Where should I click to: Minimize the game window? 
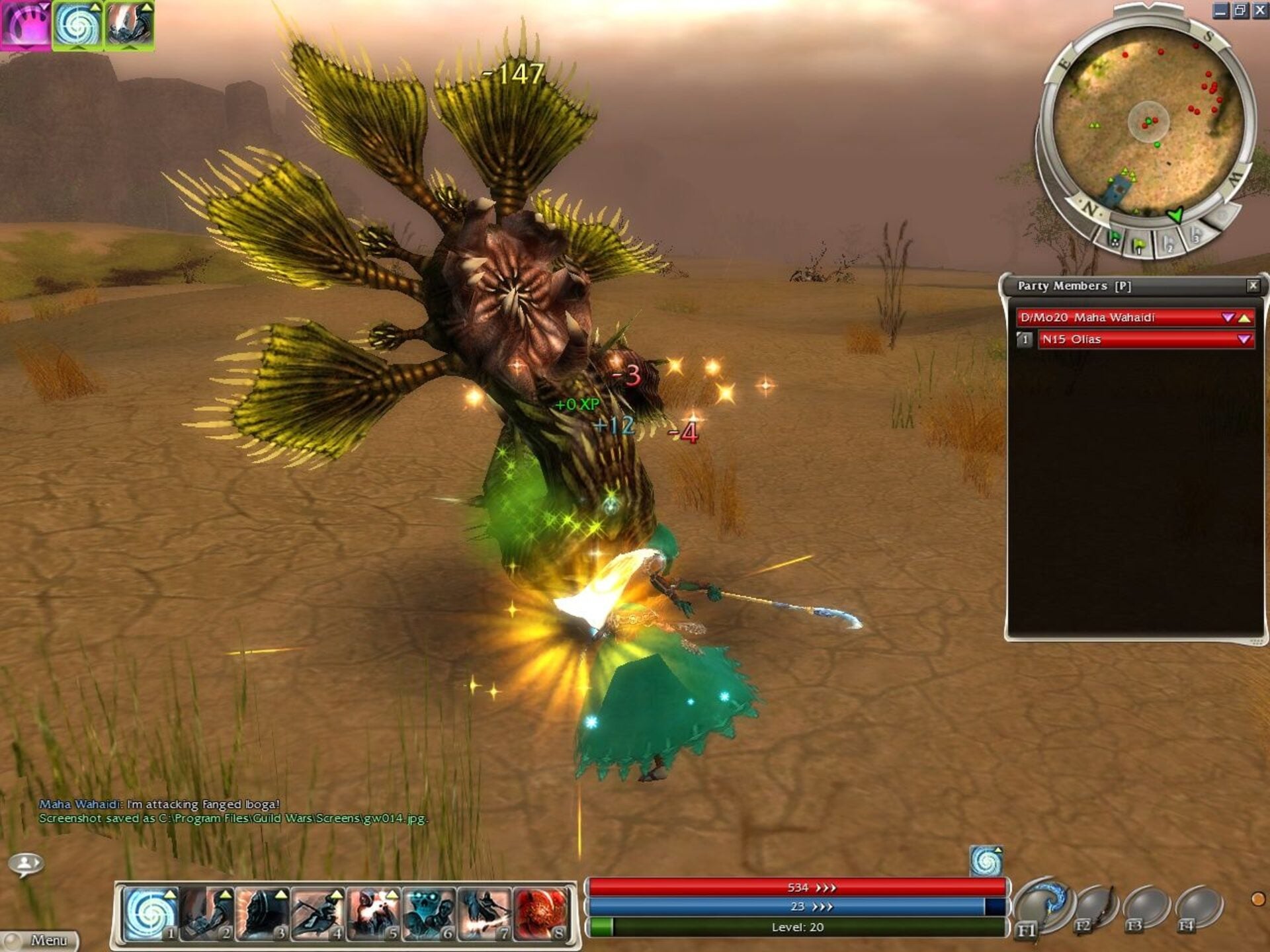(1221, 11)
